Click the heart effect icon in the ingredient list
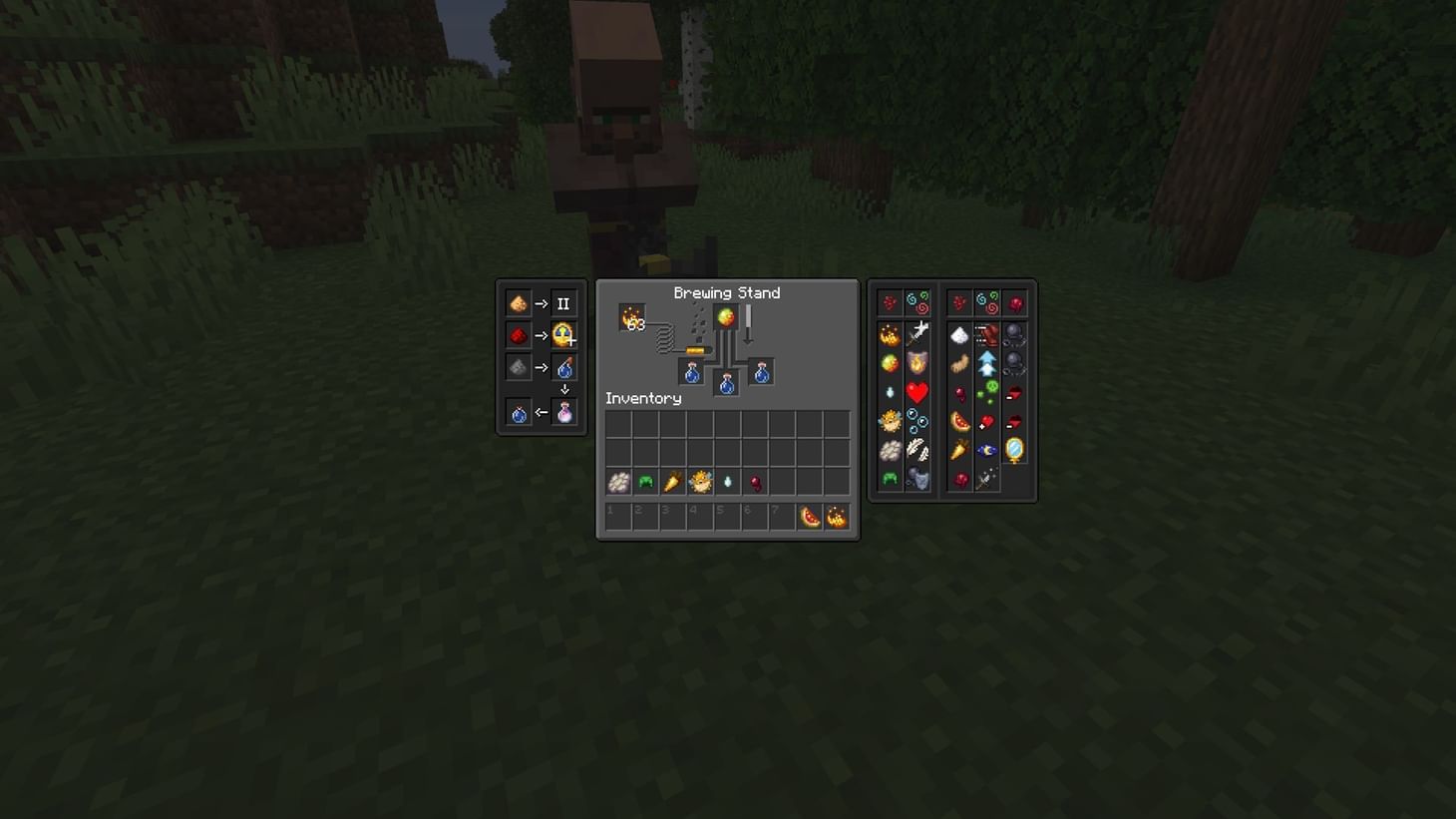This screenshot has width=1456, height=819. click(x=915, y=393)
